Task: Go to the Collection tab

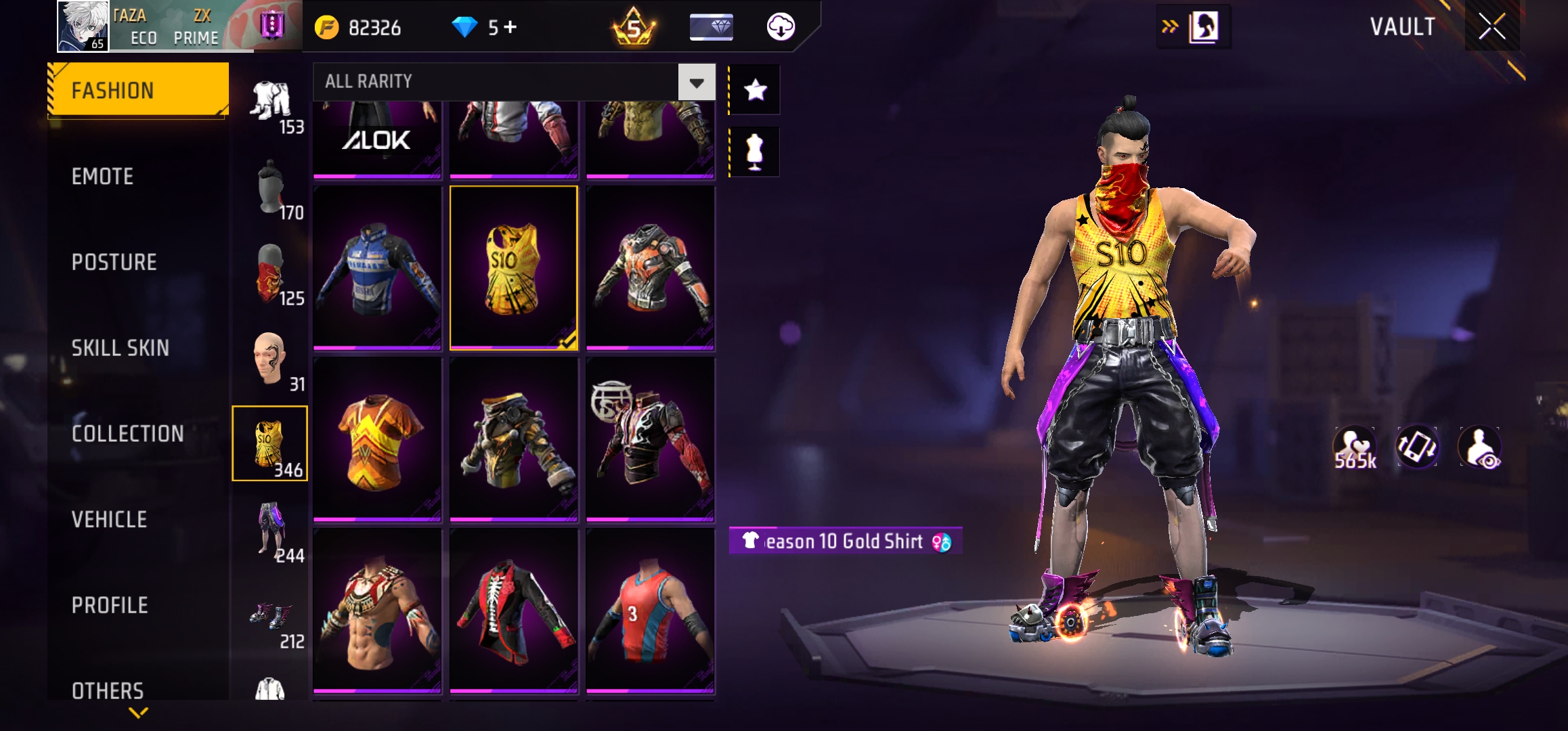Action: 127,434
